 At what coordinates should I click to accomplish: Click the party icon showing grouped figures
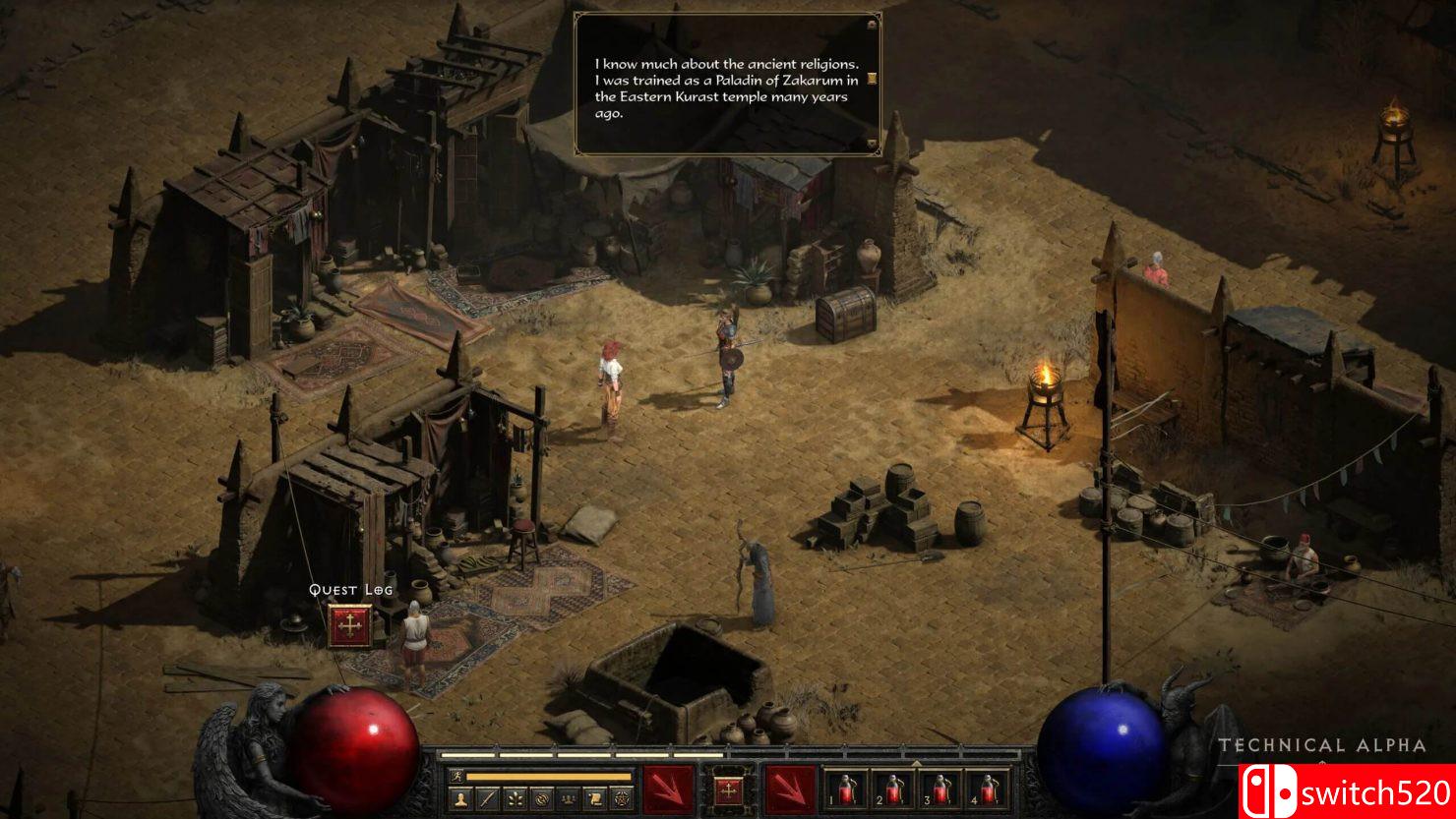(567, 798)
